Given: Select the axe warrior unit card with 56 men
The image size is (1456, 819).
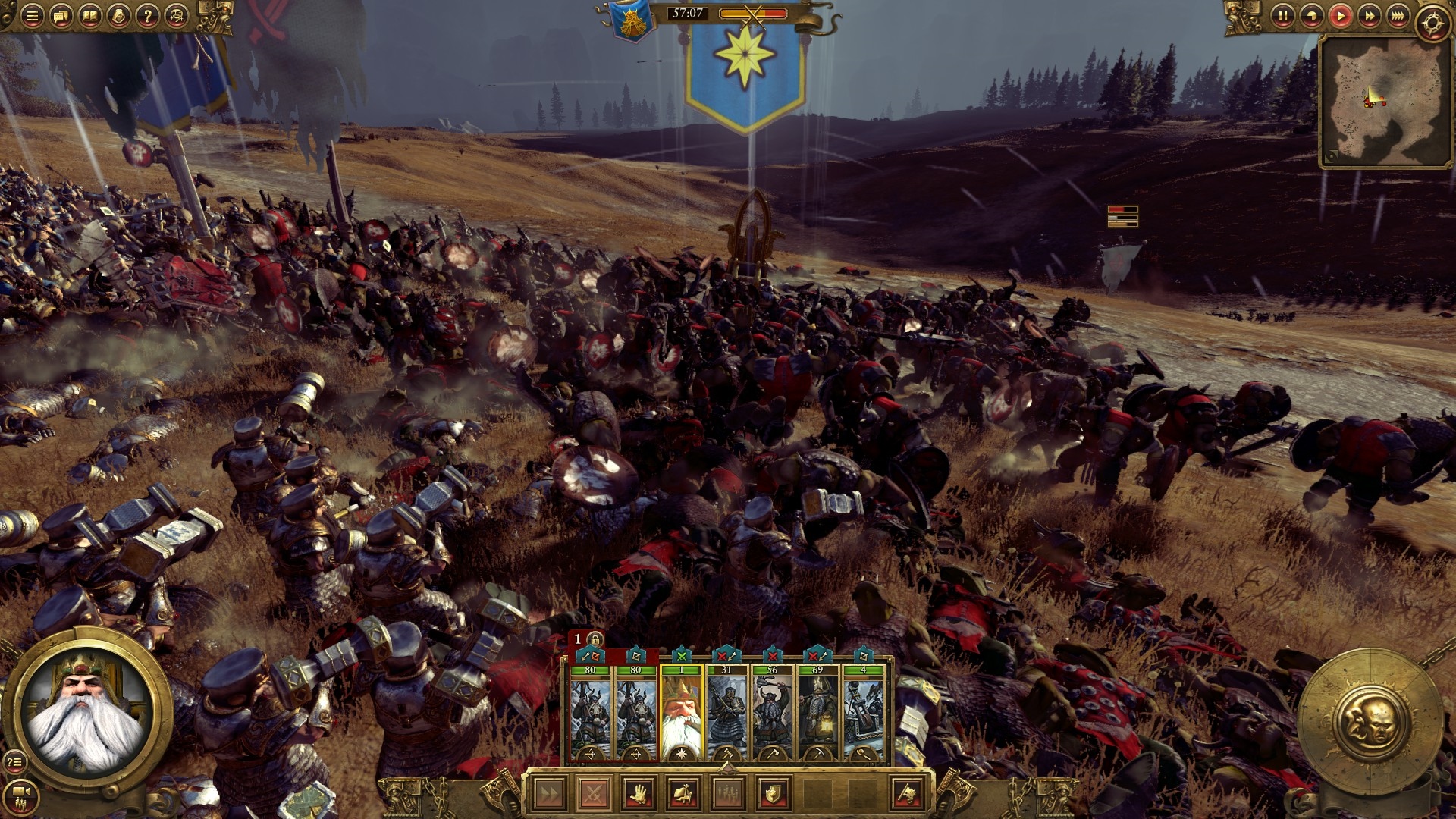Looking at the screenshot, I should click(772, 713).
